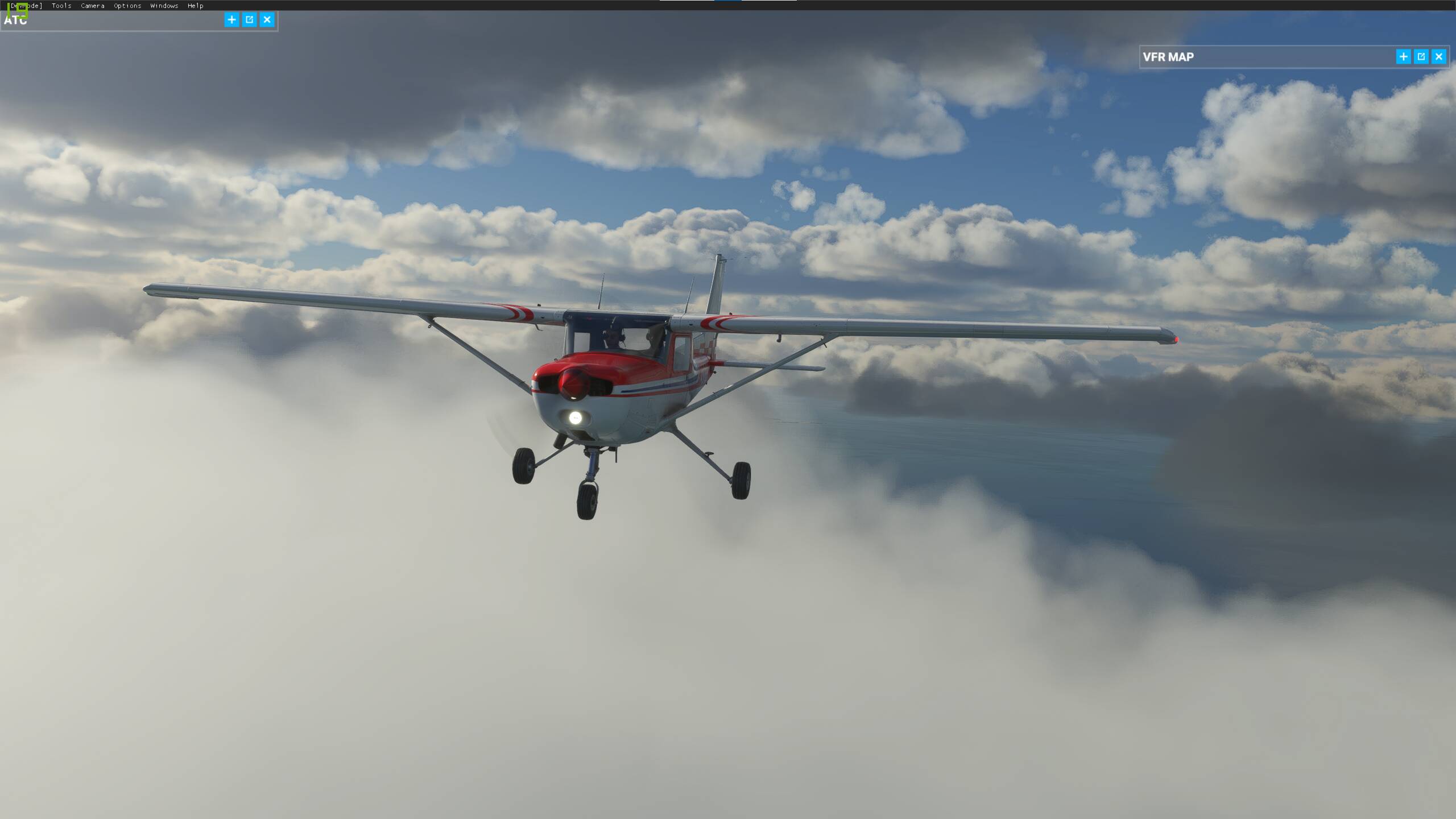Close the VFR MAP panel
This screenshot has height=819, width=1456.
[1438, 57]
